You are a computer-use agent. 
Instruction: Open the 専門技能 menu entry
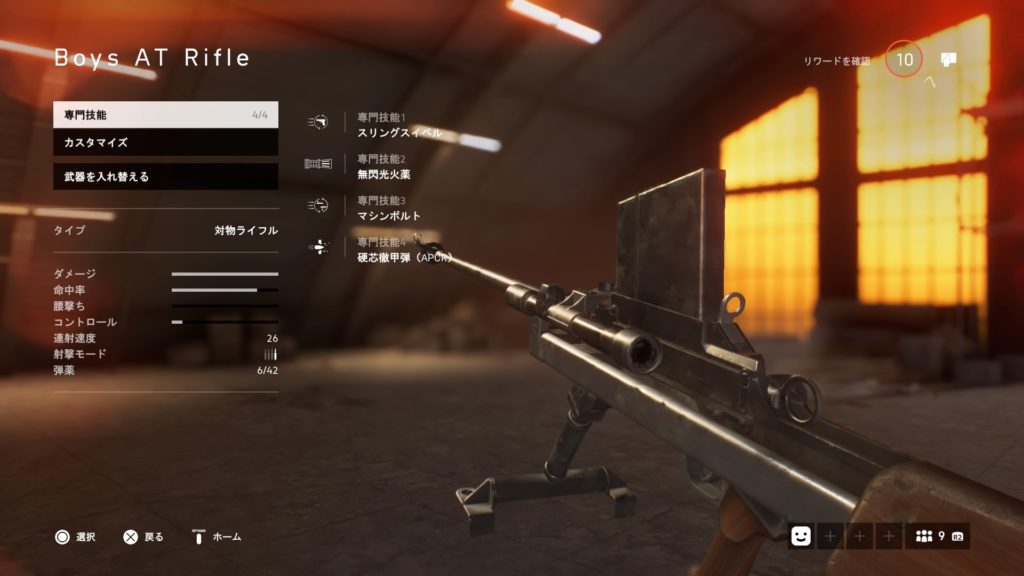[x=165, y=115]
